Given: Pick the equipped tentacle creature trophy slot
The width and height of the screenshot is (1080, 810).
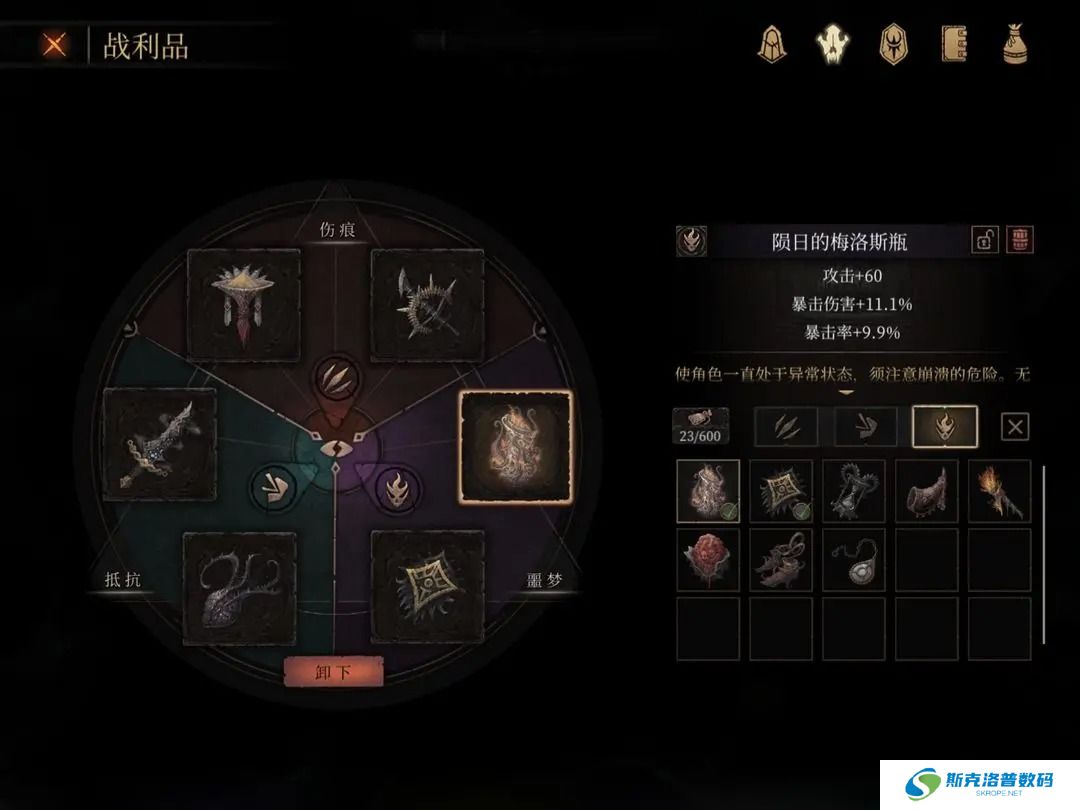Looking at the screenshot, I should (239, 588).
